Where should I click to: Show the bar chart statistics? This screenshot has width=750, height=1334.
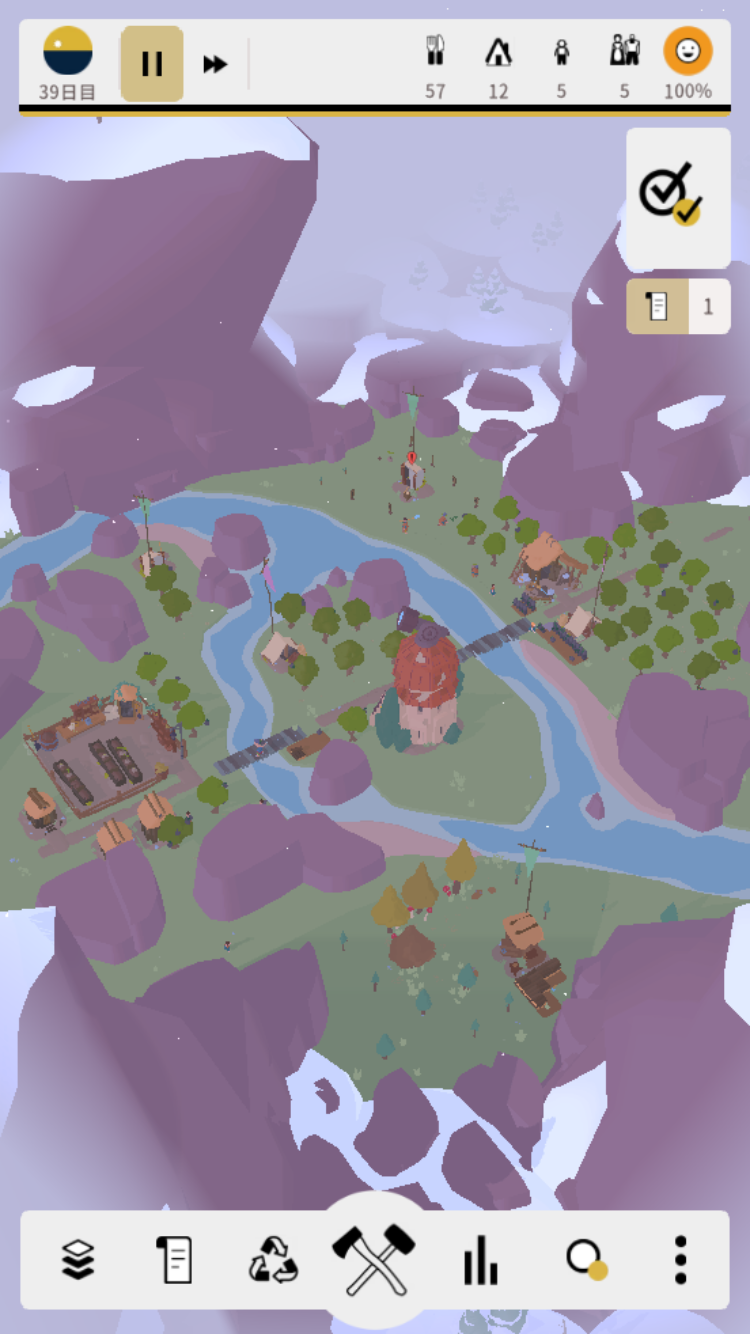pos(480,1259)
